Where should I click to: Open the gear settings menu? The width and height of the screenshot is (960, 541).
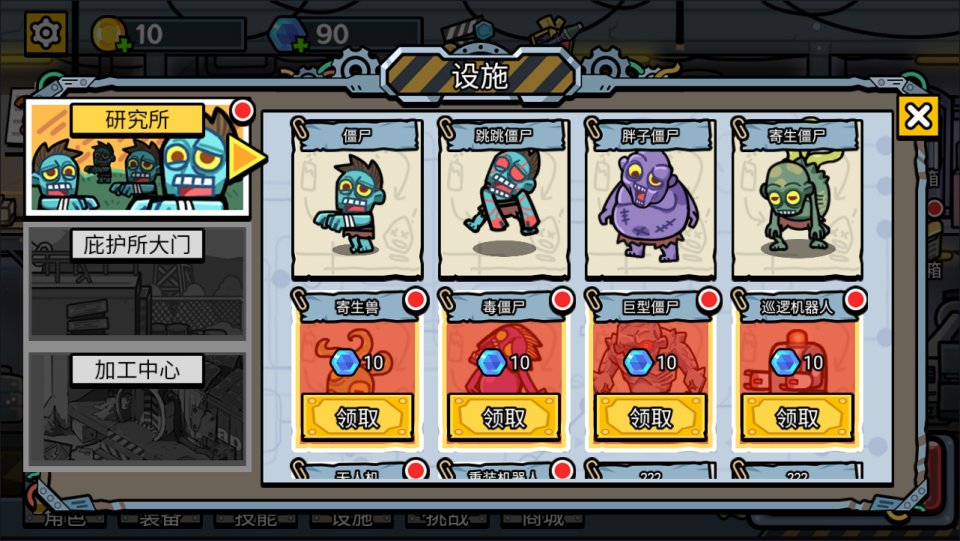pos(45,34)
